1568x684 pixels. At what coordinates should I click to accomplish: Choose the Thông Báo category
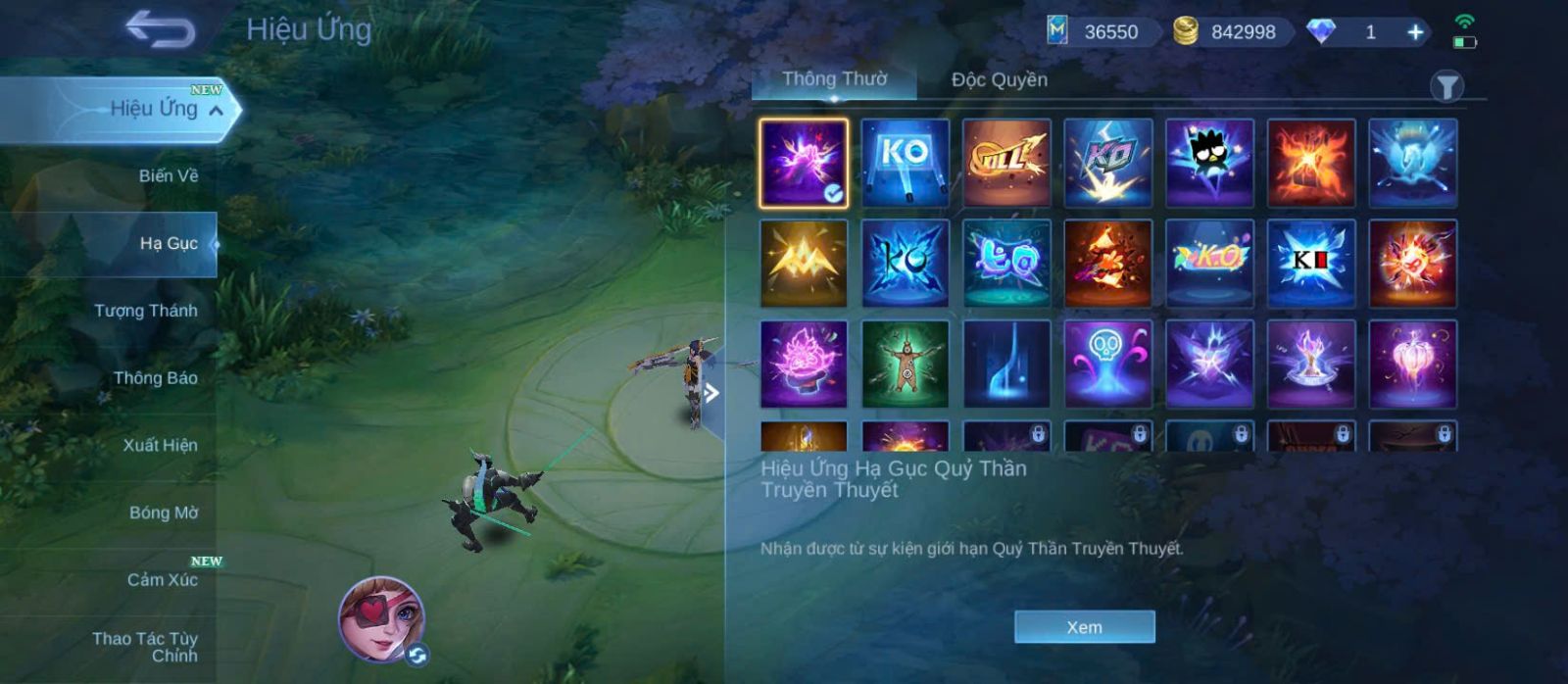pos(155,378)
